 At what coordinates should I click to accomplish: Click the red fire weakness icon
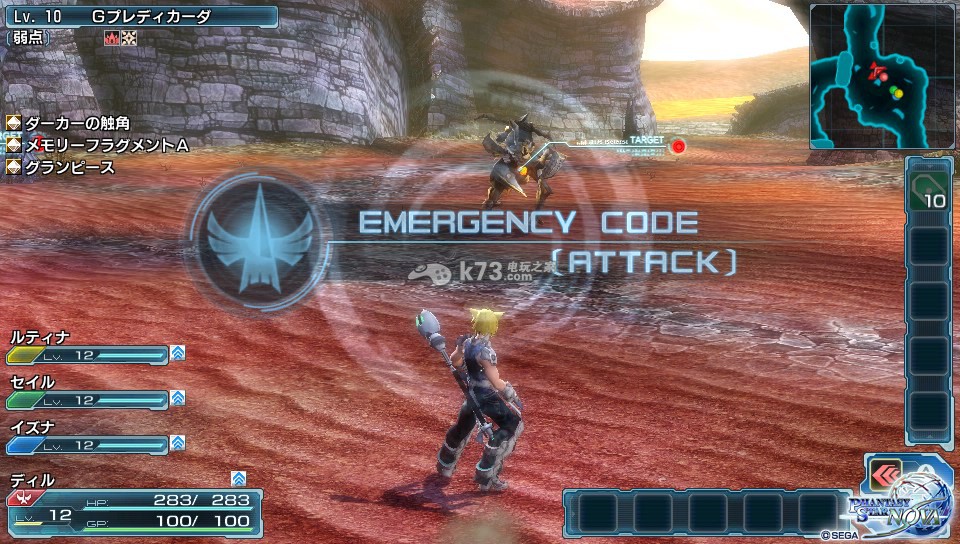[x=112, y=38]
